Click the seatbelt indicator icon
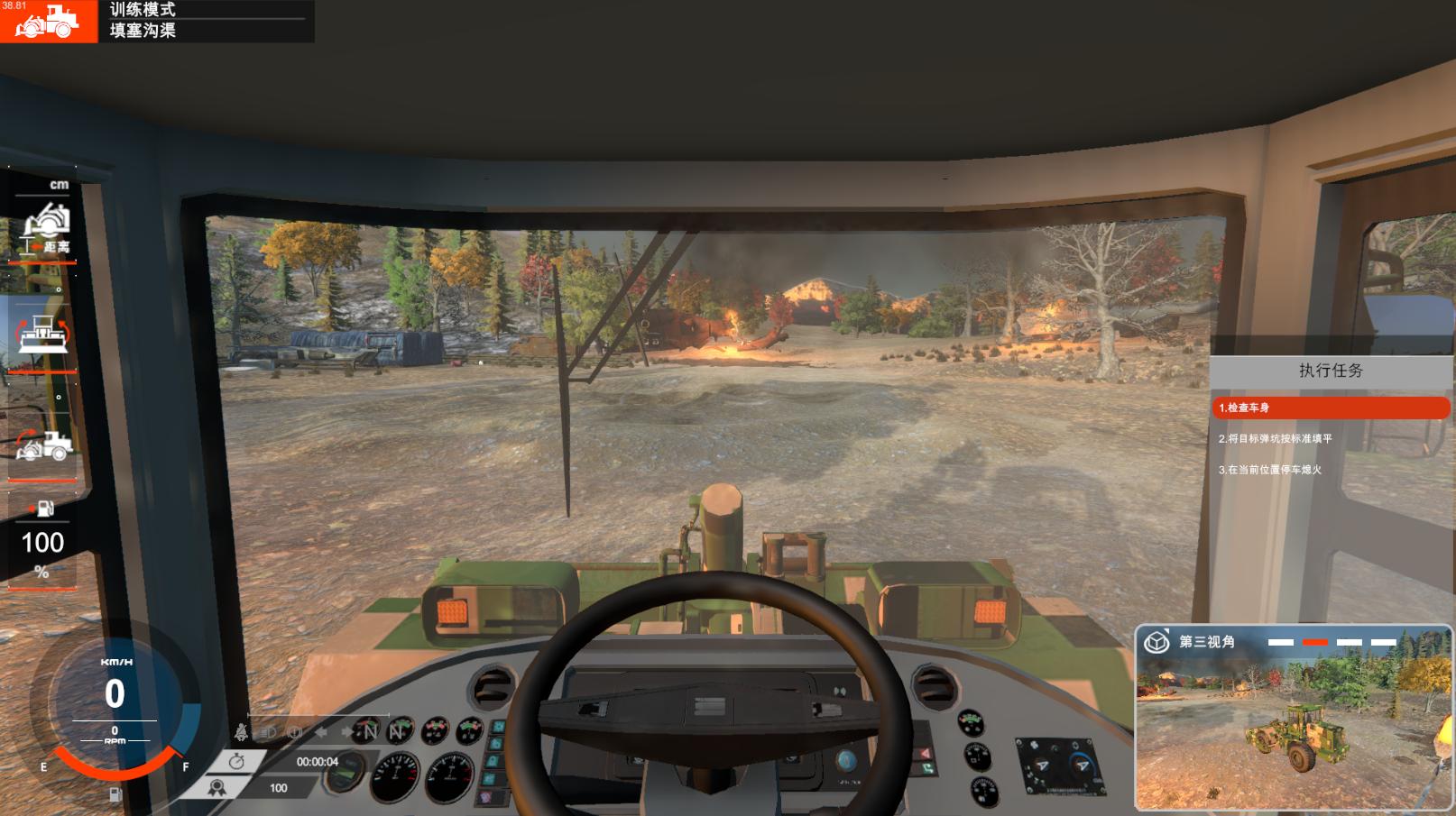This screenshot has width=1456, height=816. click(242, 732)
